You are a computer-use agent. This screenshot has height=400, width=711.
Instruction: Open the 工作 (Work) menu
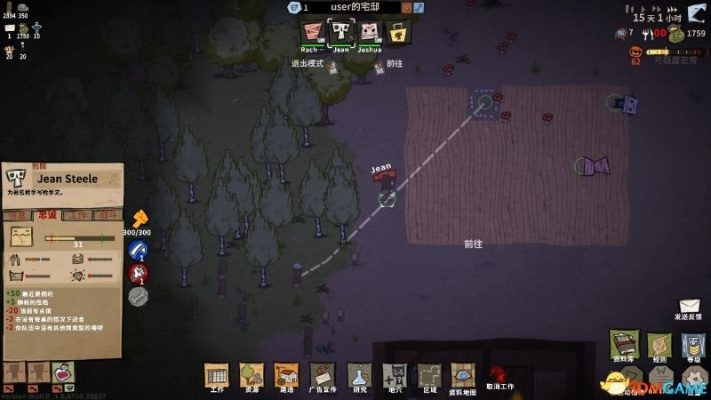[x=216, y=374]
